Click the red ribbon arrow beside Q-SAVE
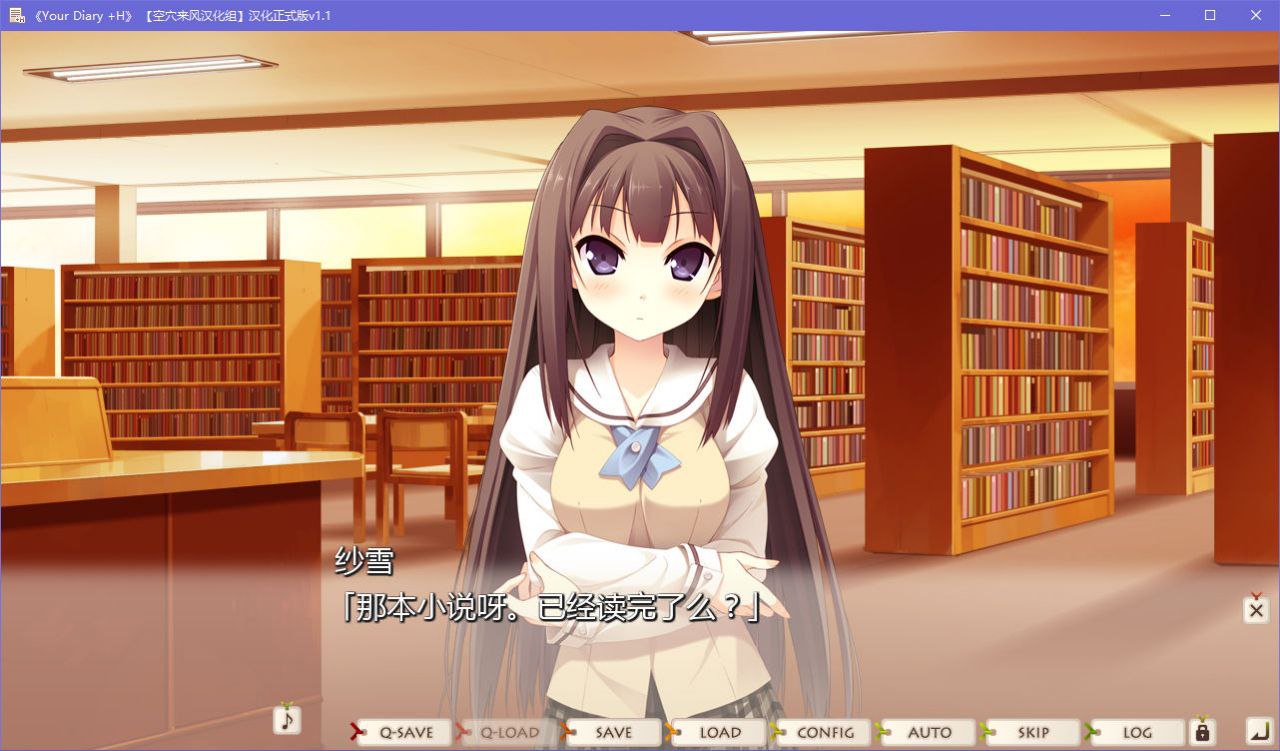 tap(353, 732)
